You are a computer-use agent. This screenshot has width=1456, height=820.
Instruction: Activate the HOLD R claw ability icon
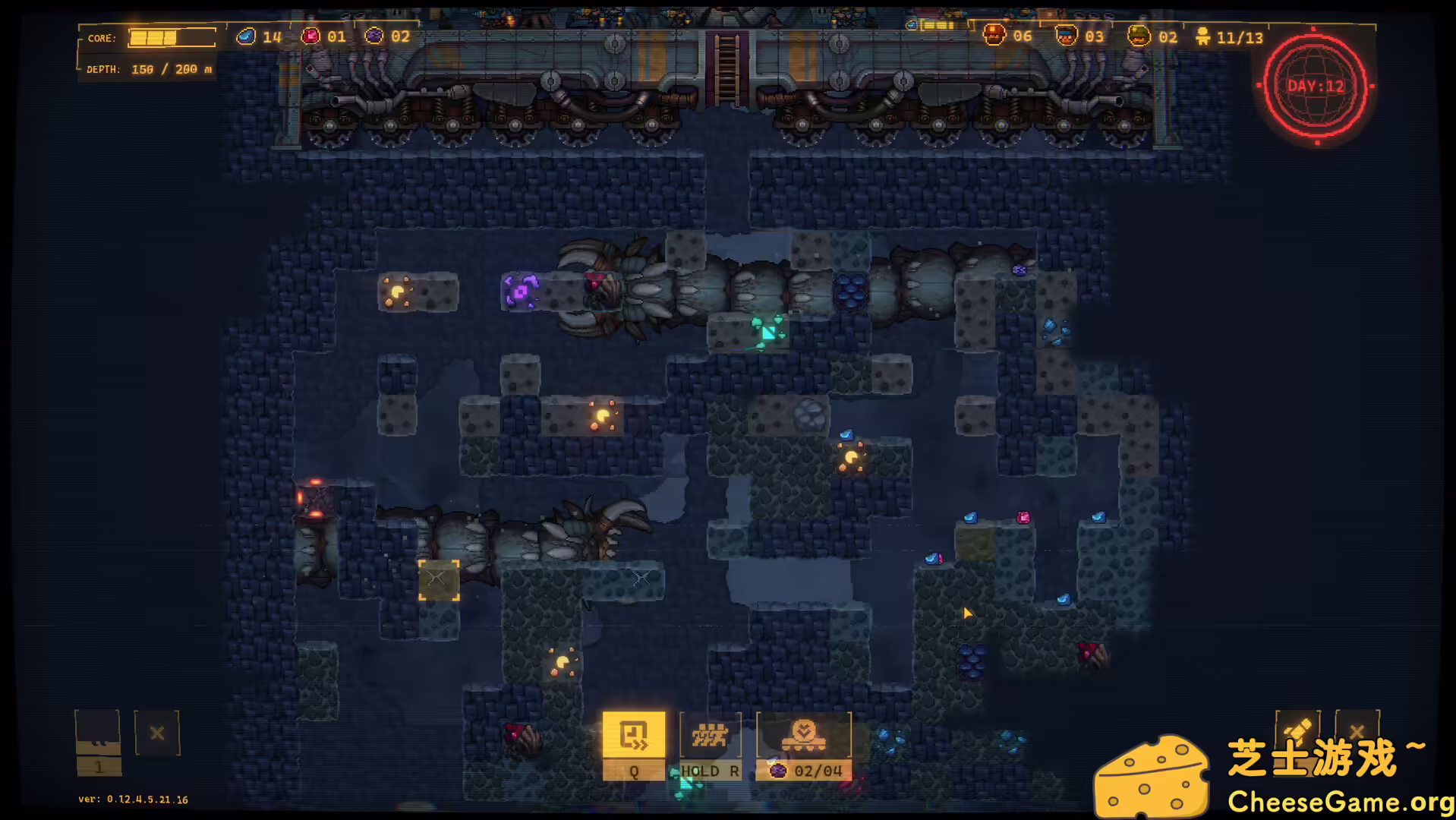click(x=711, y=735)
